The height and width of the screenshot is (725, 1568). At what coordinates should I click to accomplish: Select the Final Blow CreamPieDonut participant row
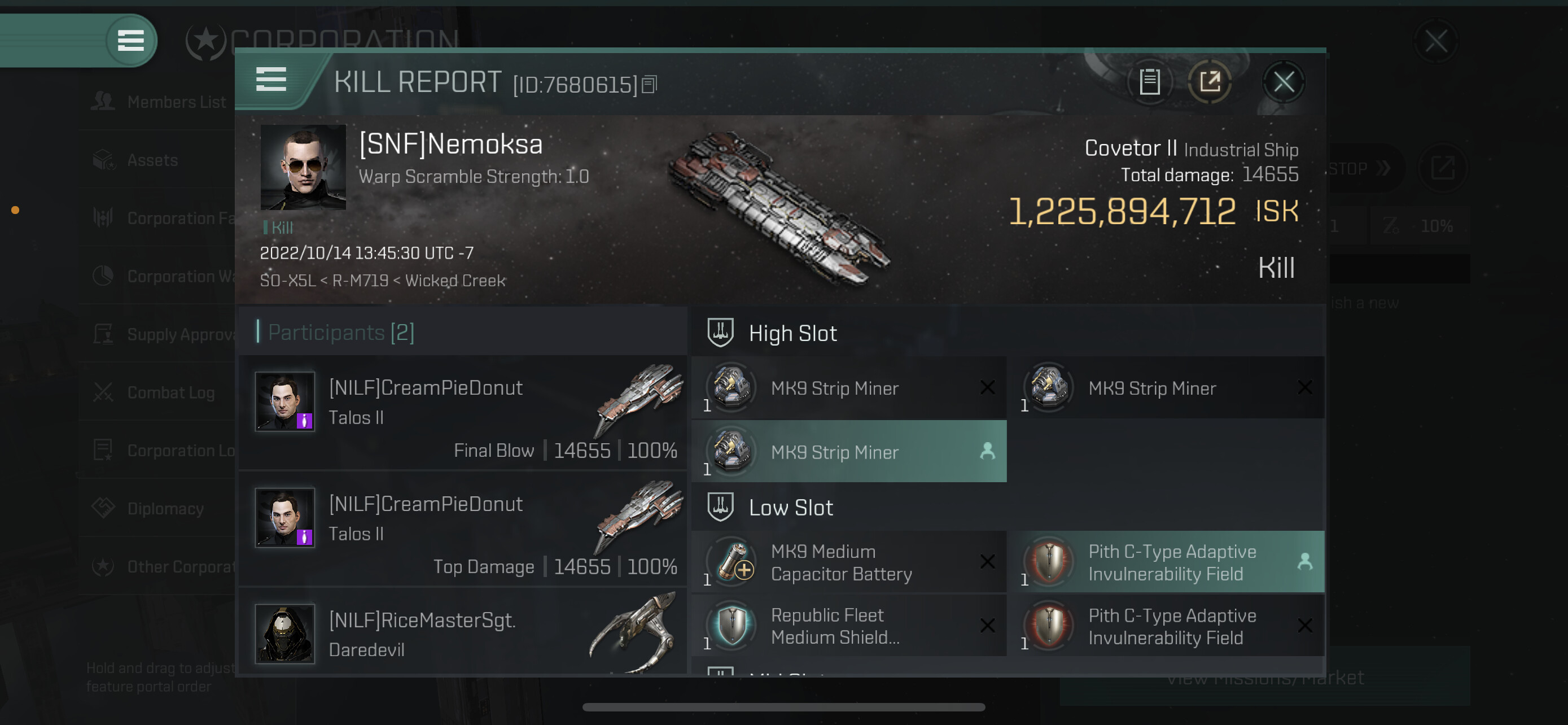click(463, 414)
